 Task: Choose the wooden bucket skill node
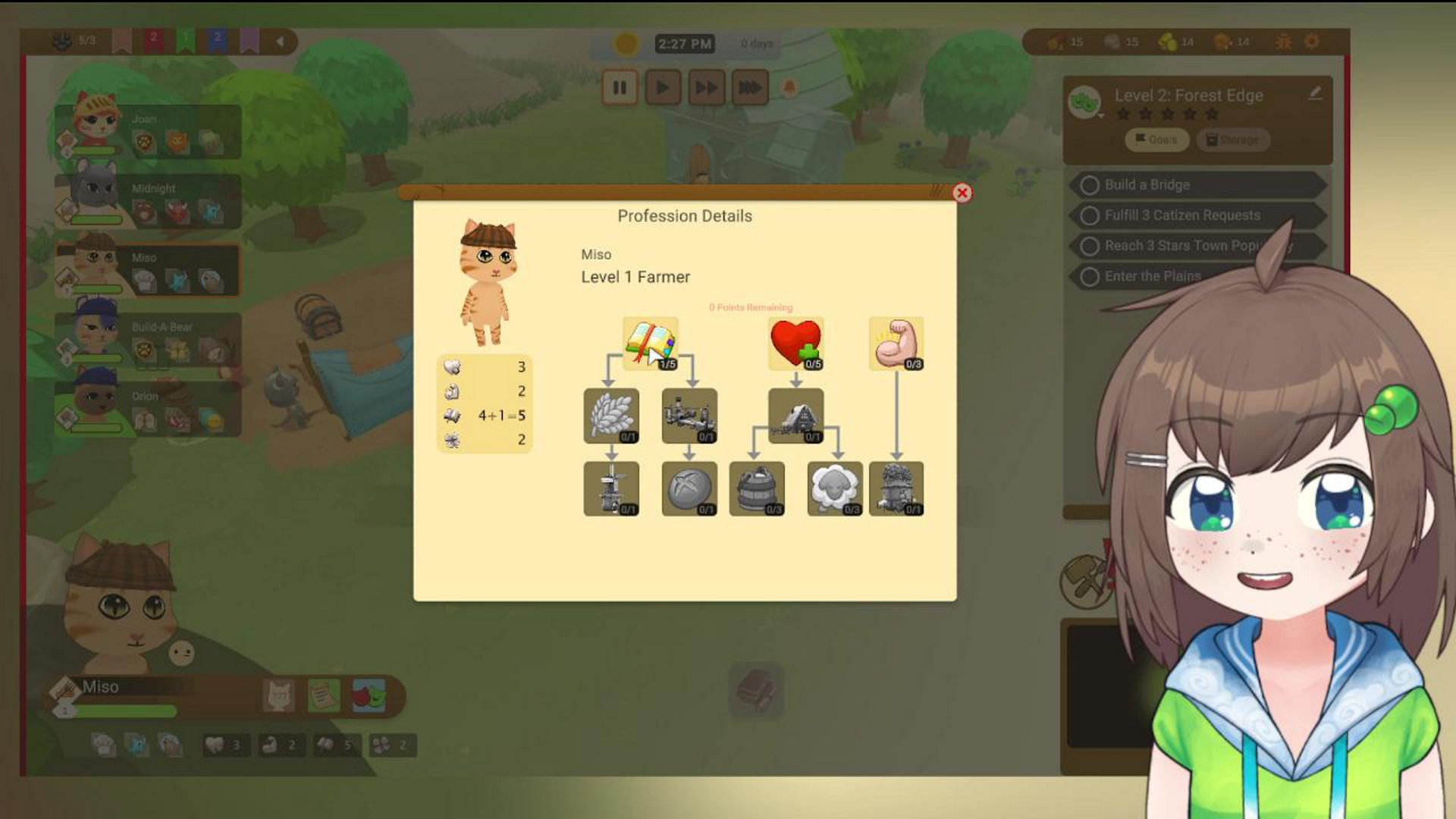(756, 488)
